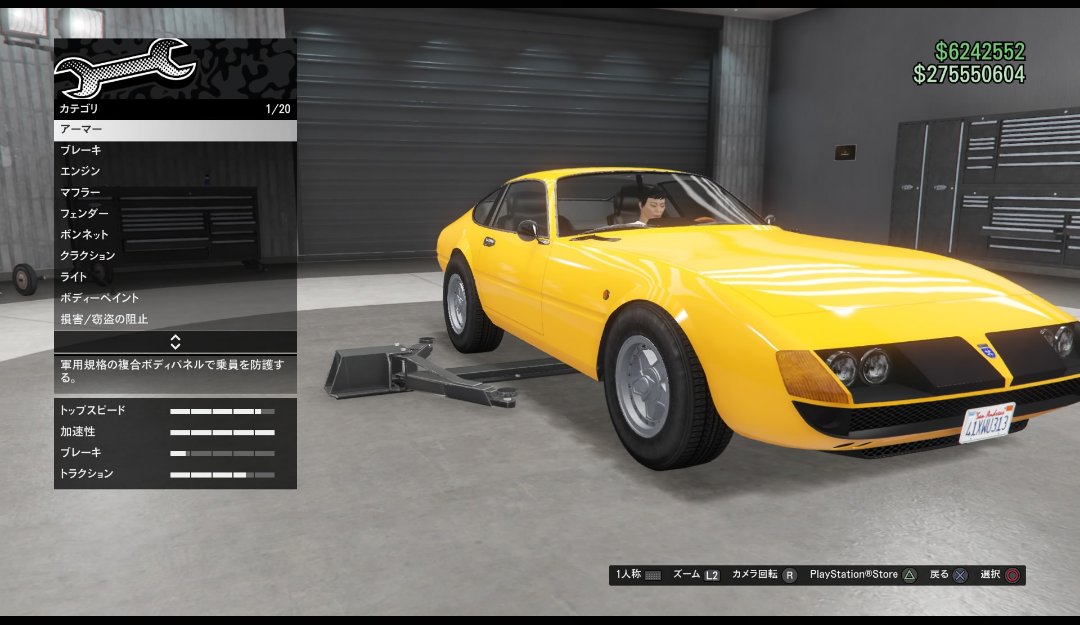
Task: Open the 損害/窃盗の阻止 entry
Action: (x=175, y=319)
